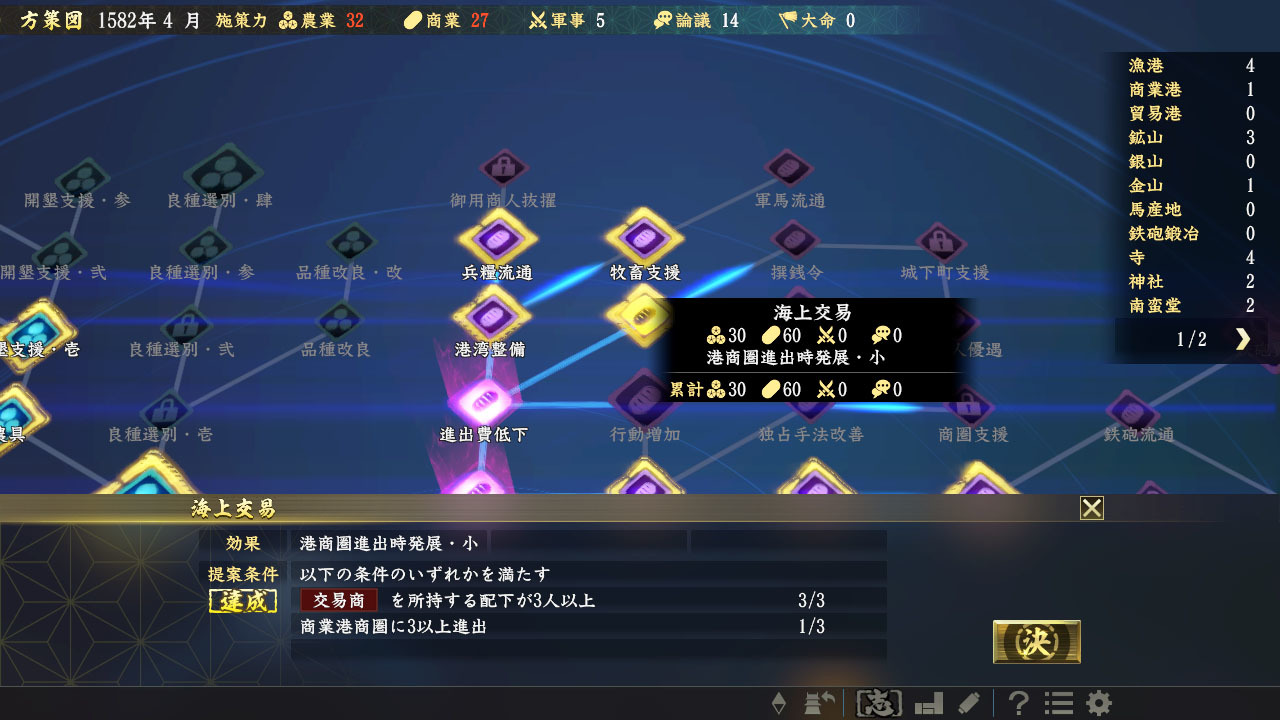This screenshot has width=1280, height=720.
Task: Click the locked 御用商人抜擢 policy node
Action: 503,165
